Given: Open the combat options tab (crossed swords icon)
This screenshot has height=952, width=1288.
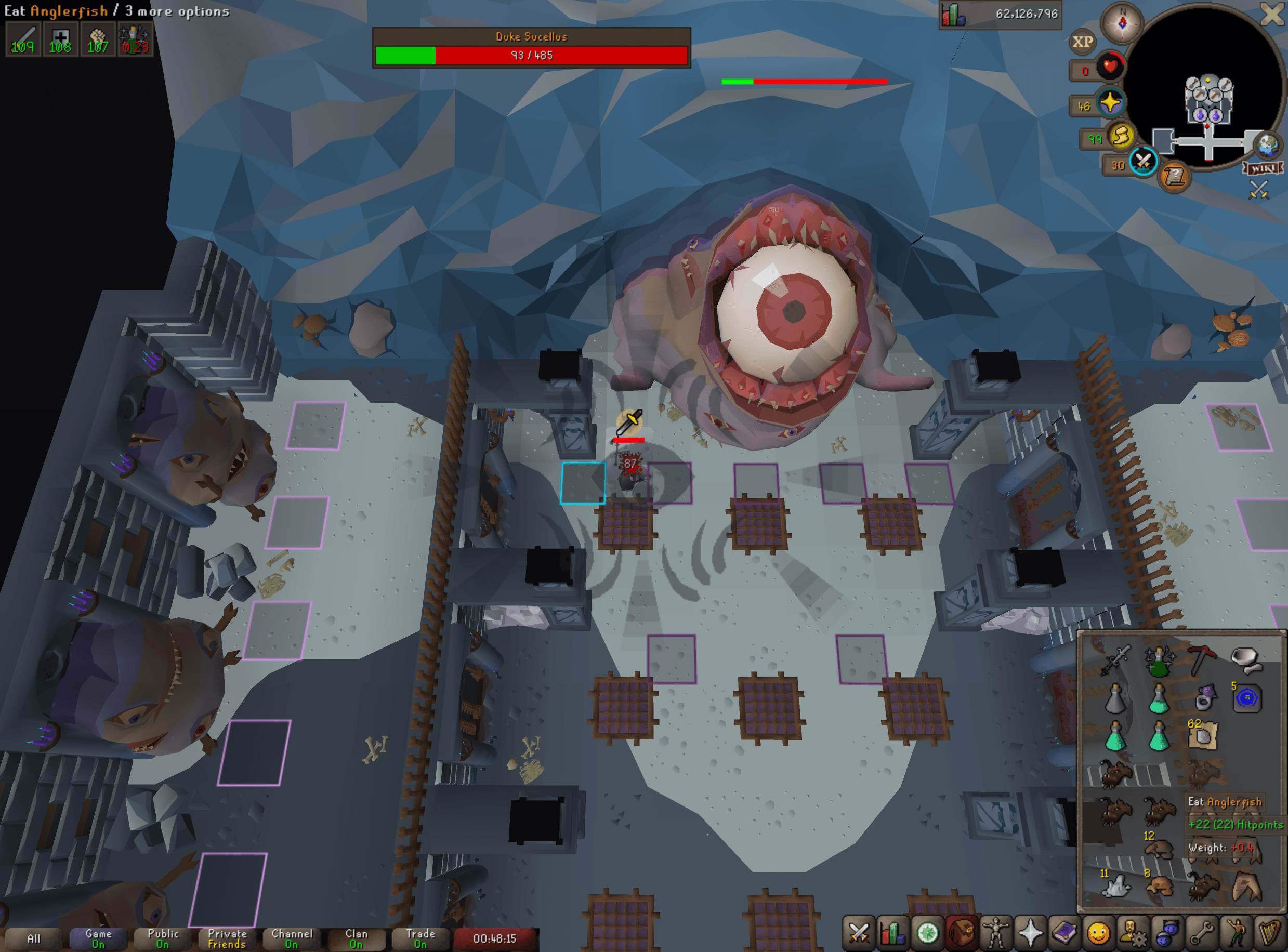Looking at the screenshot, I should [x=859, y=932].
